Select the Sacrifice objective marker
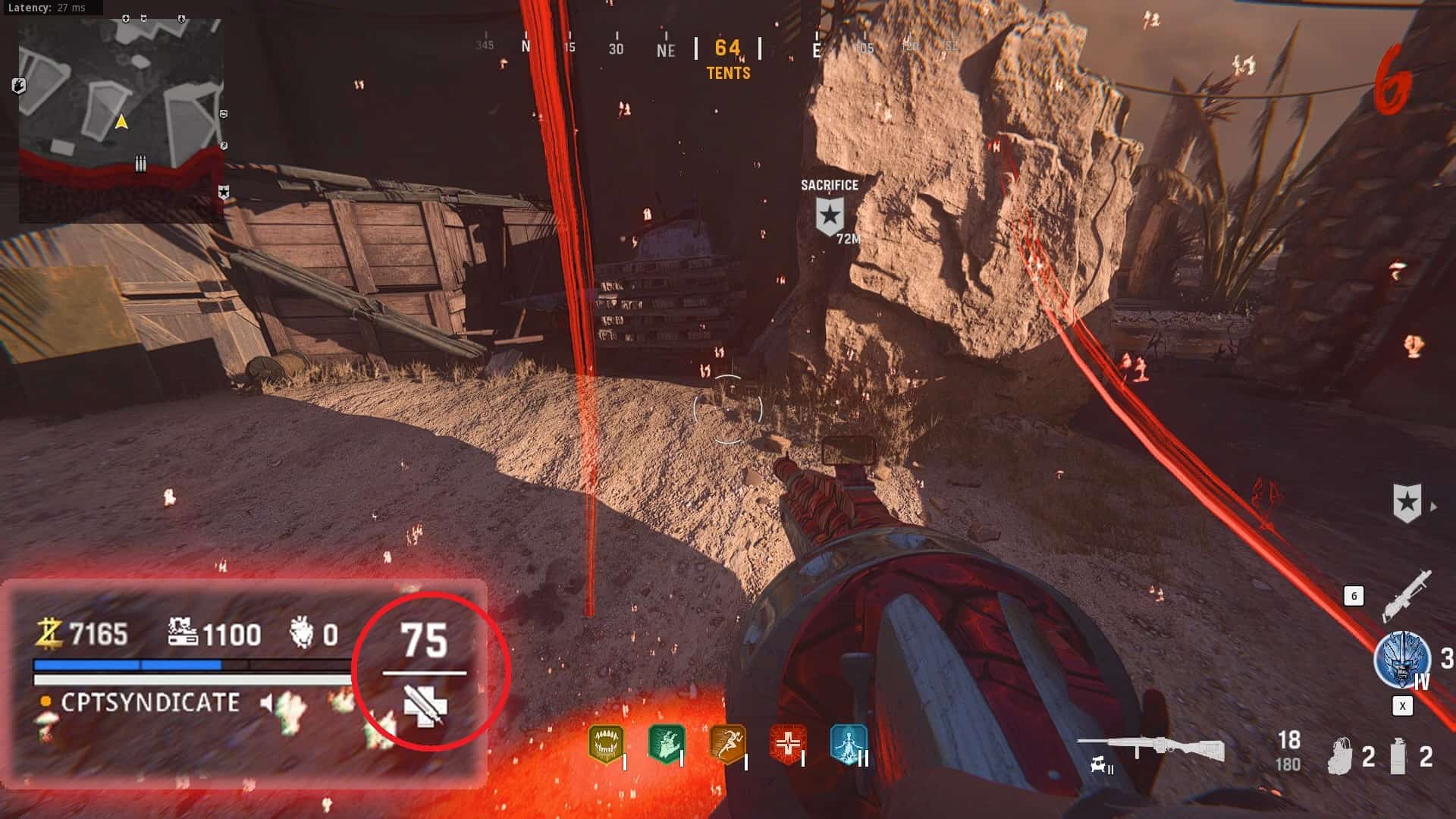 click(x=830, y=215)
